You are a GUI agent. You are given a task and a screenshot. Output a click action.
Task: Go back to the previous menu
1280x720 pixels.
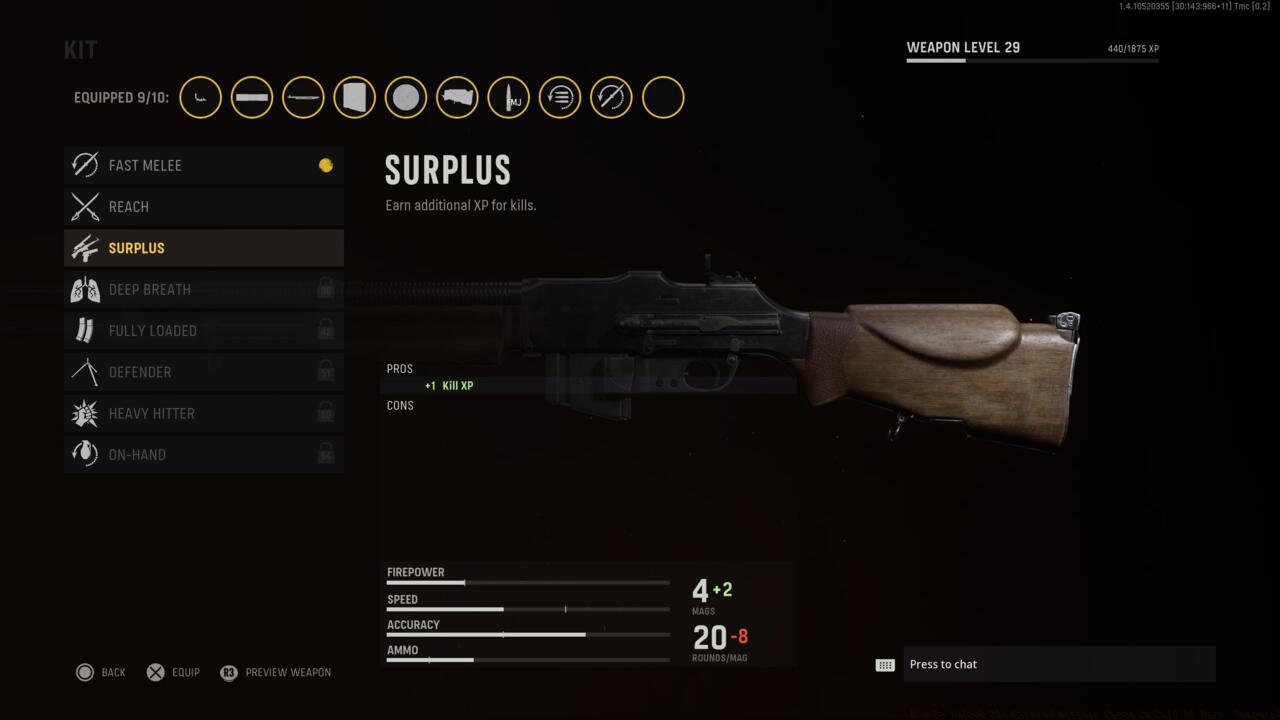100,672
